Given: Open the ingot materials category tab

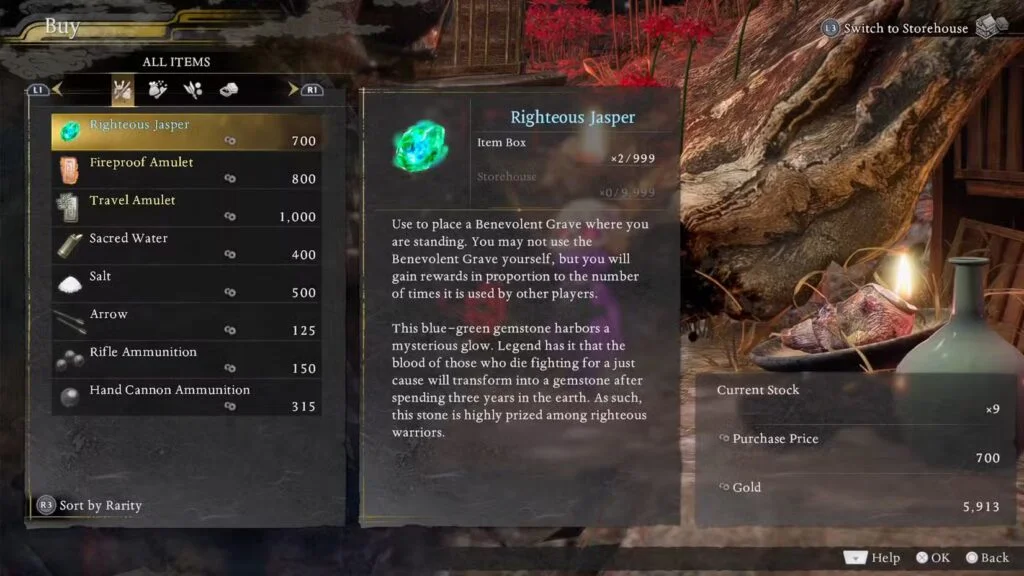Looking at the screenshot, I should [x=228, y=90].
